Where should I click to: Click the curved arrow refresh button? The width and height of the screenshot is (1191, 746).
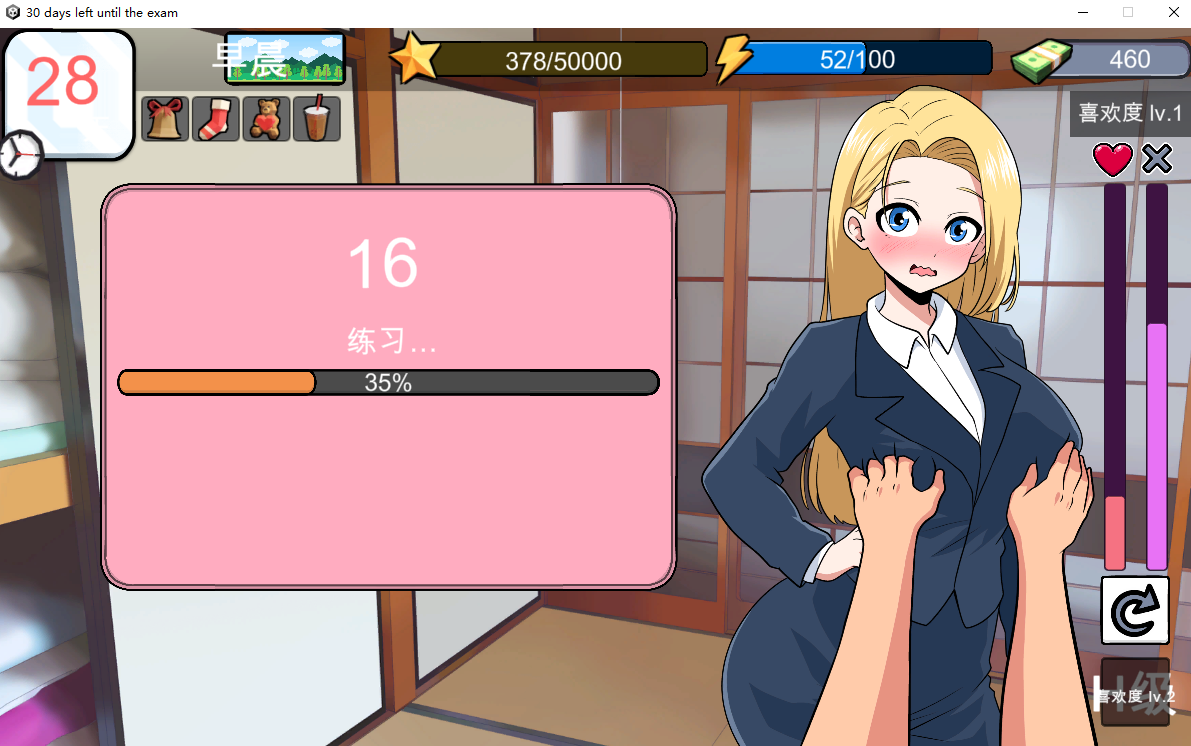(1135, 610)
